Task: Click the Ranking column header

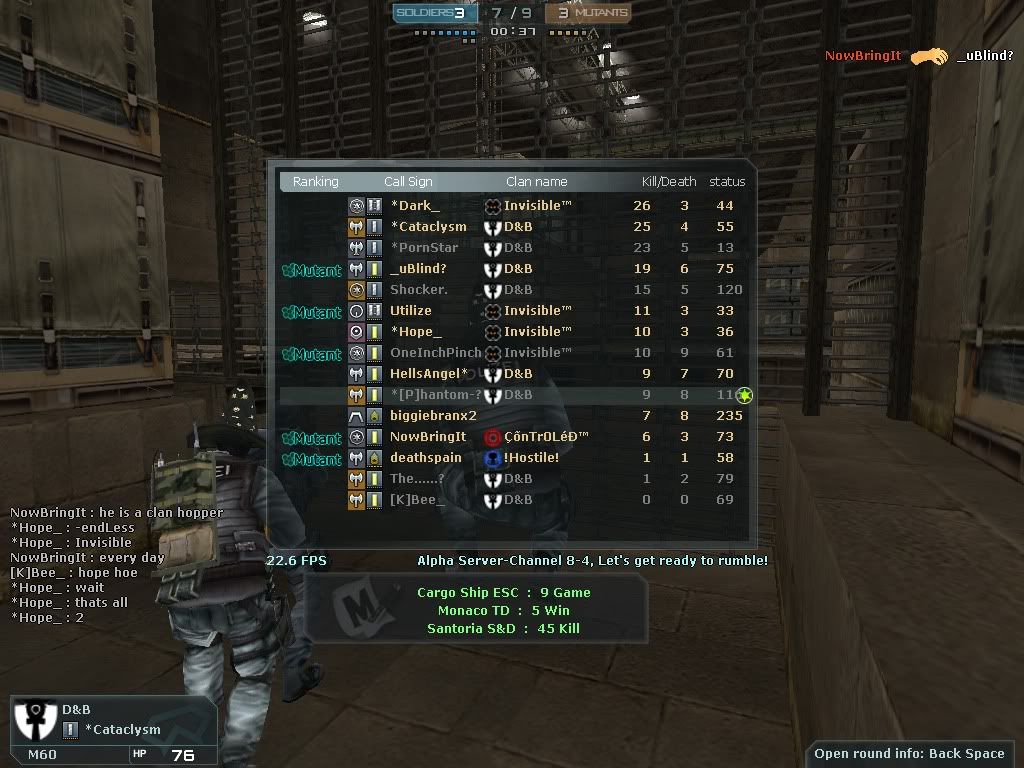Action: click(x=315, y=182)
